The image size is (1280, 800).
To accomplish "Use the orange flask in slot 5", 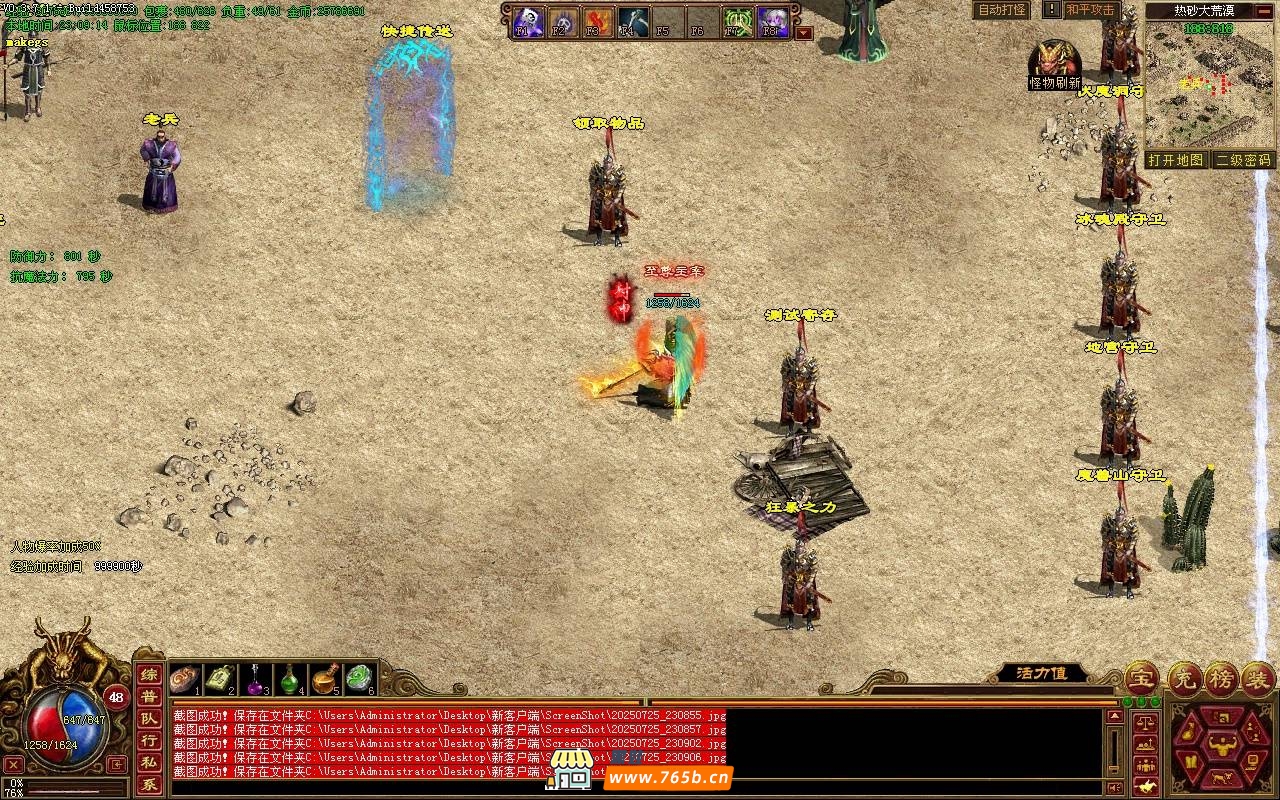I will coord(324,679).
